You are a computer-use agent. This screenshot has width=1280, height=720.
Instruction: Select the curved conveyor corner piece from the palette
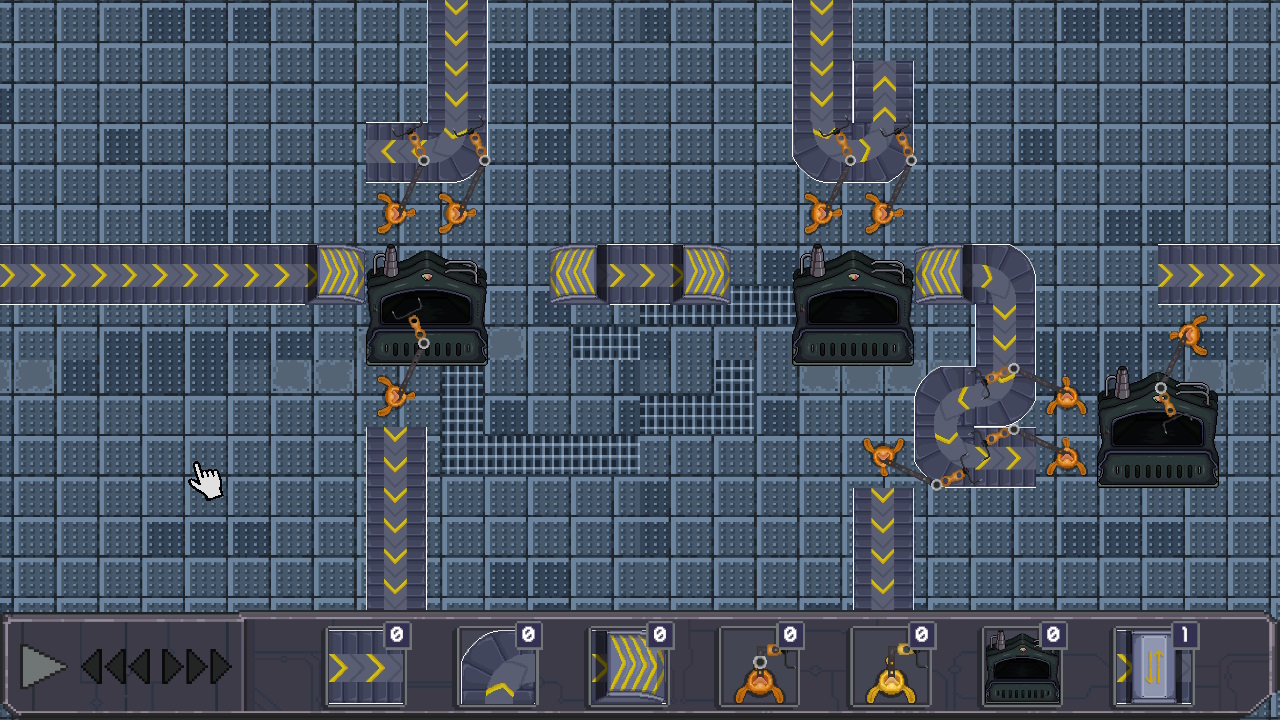pos(497,668)
